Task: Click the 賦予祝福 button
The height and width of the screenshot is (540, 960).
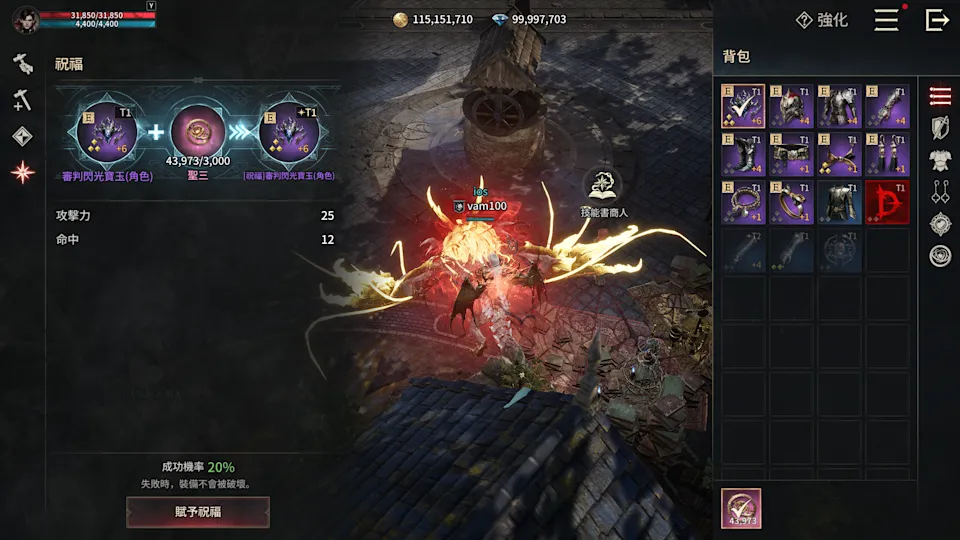Action: (x=198, y=512)
